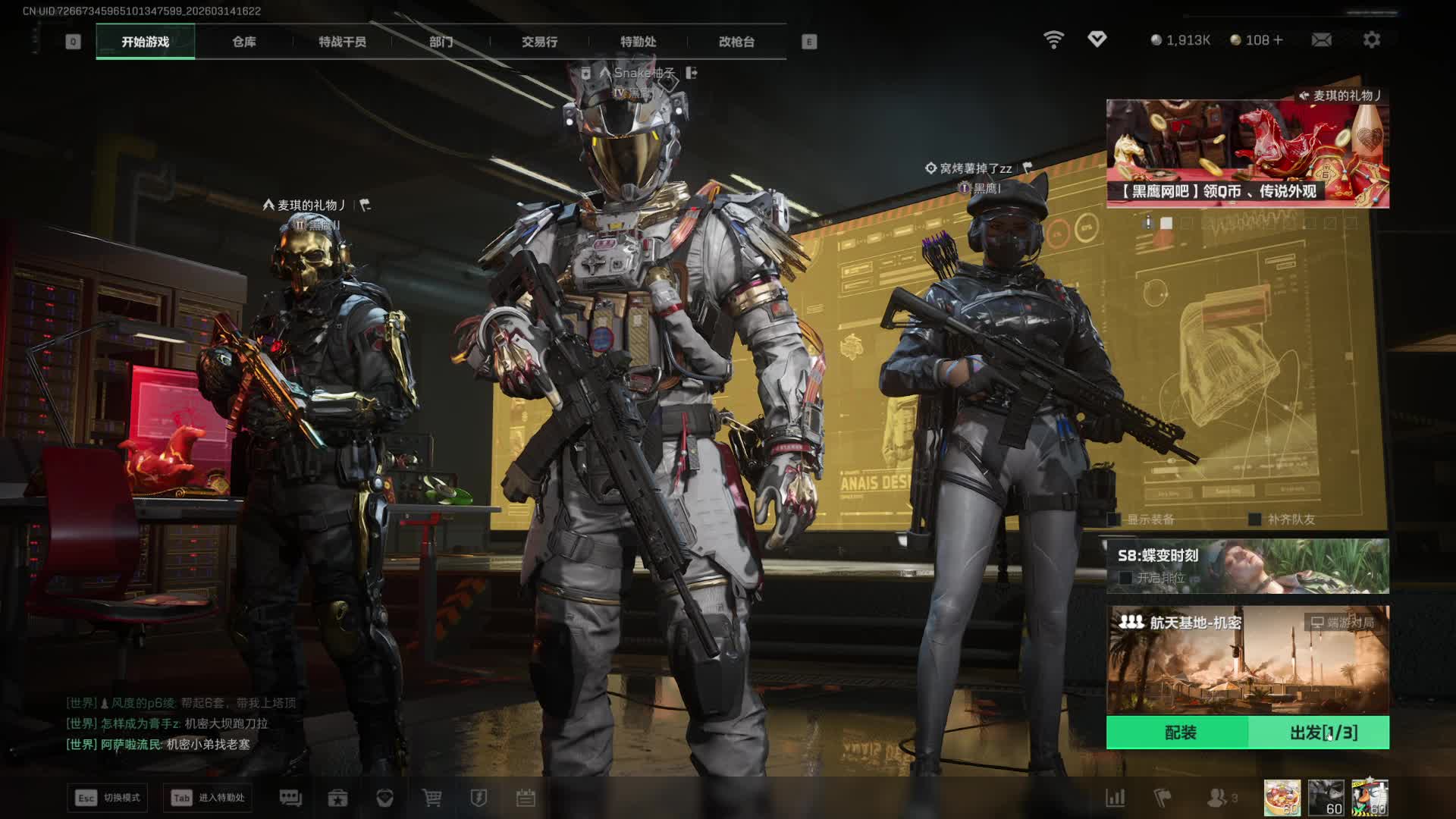The image size is (1456, 819).
Task: Open the settings gear icon
Action: 1371,39
